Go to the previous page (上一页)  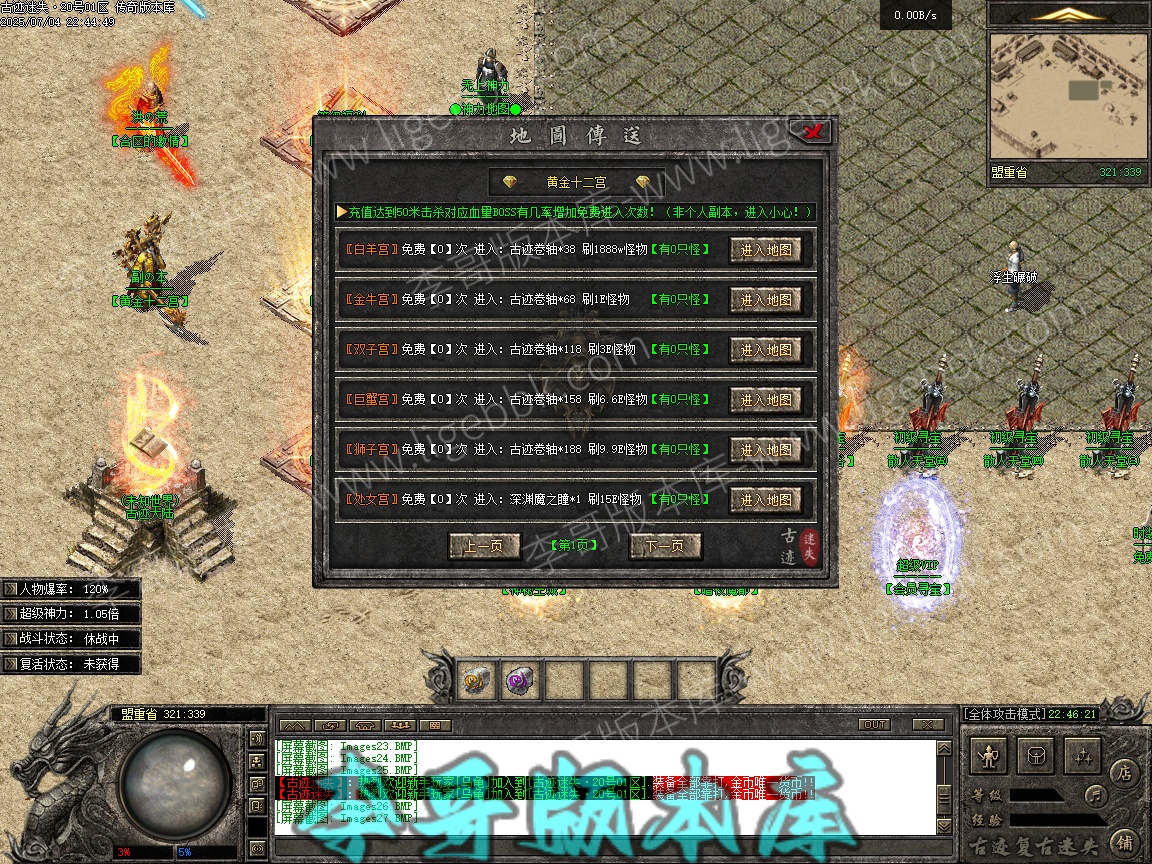tap(484, 546)
